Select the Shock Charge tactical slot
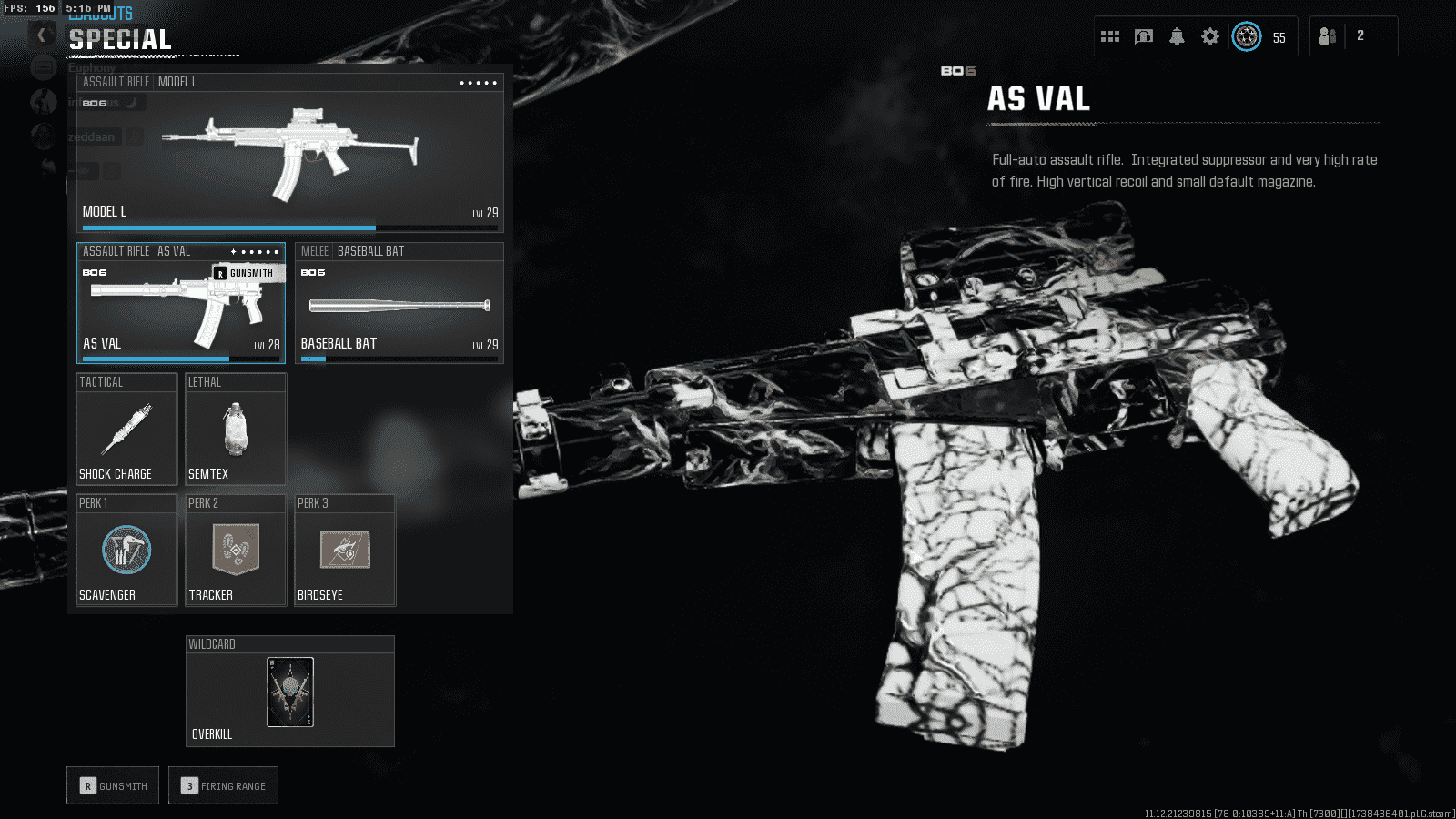This screenshot has height=819, width=1456. click(x=126, y=430)
